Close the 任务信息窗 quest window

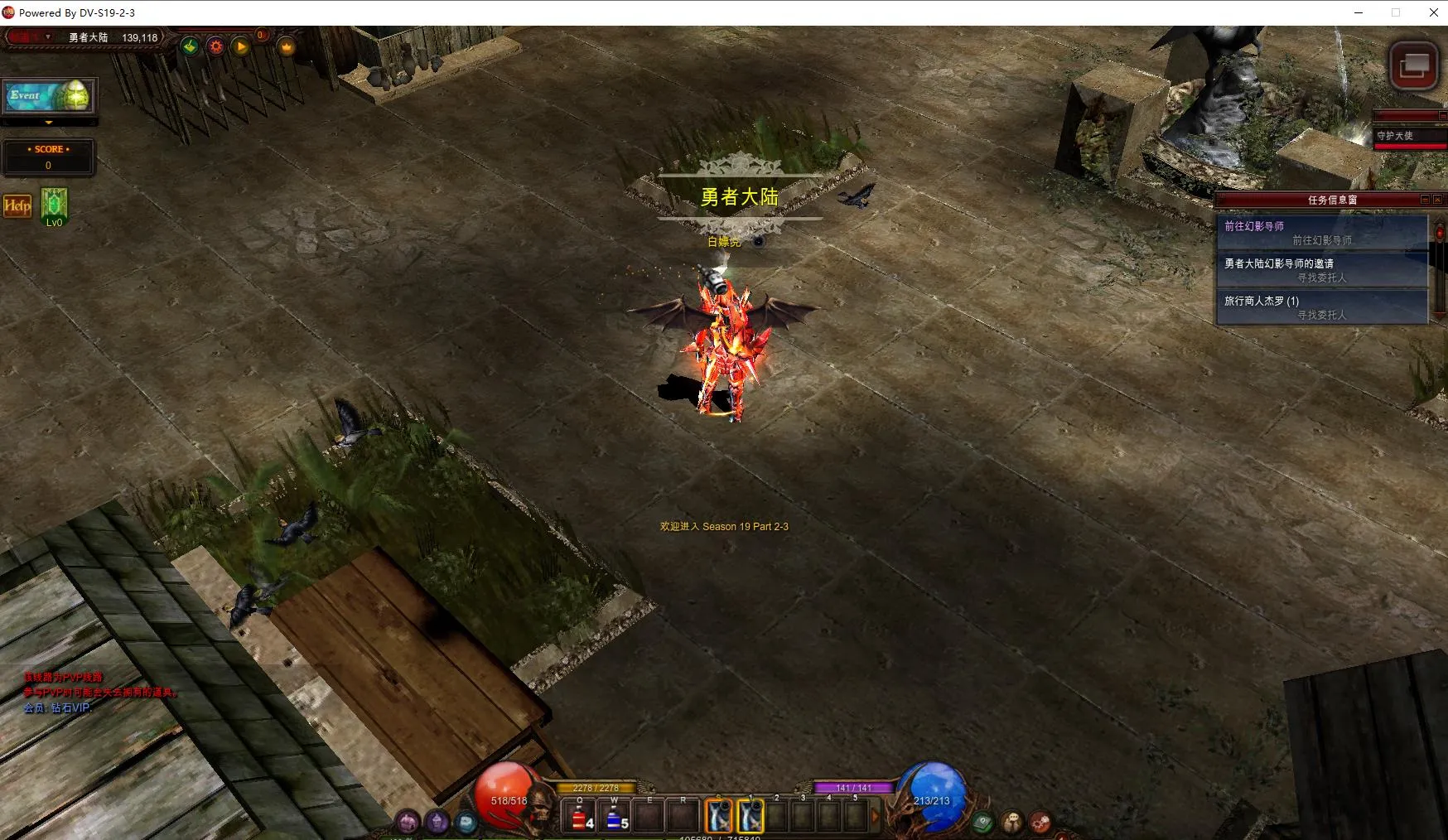click(1437, 200)
